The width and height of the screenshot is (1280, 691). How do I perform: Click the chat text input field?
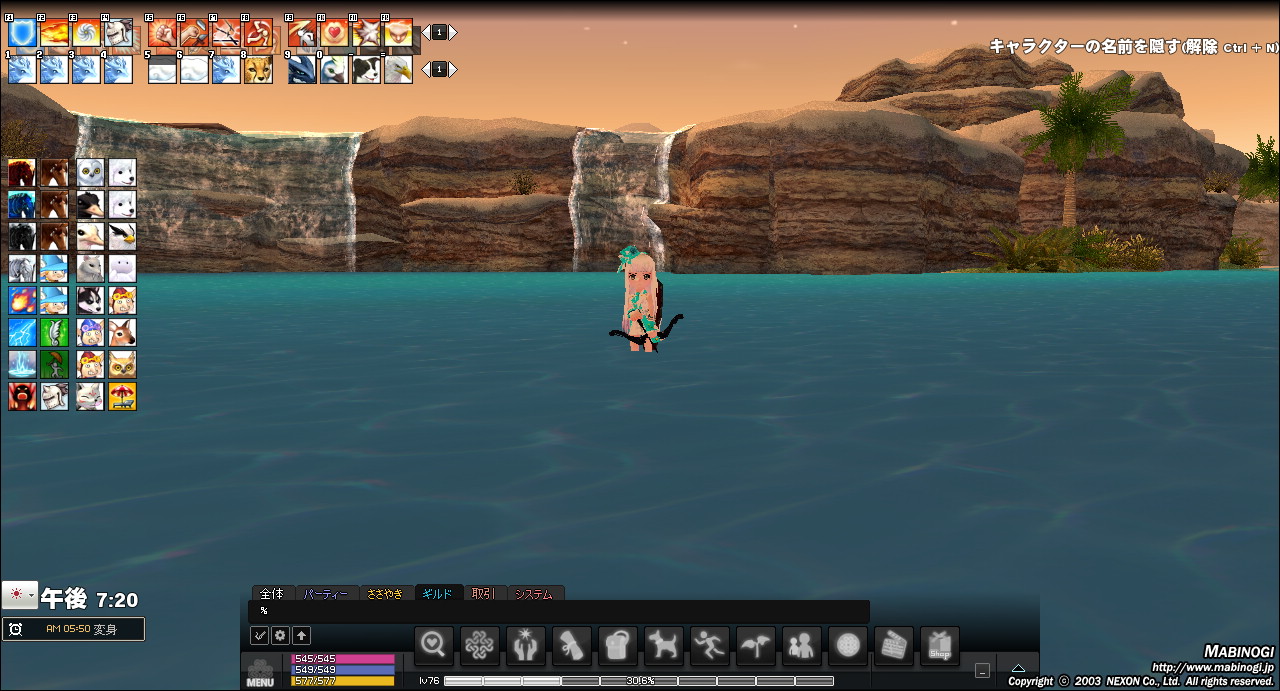pos(560,611)
